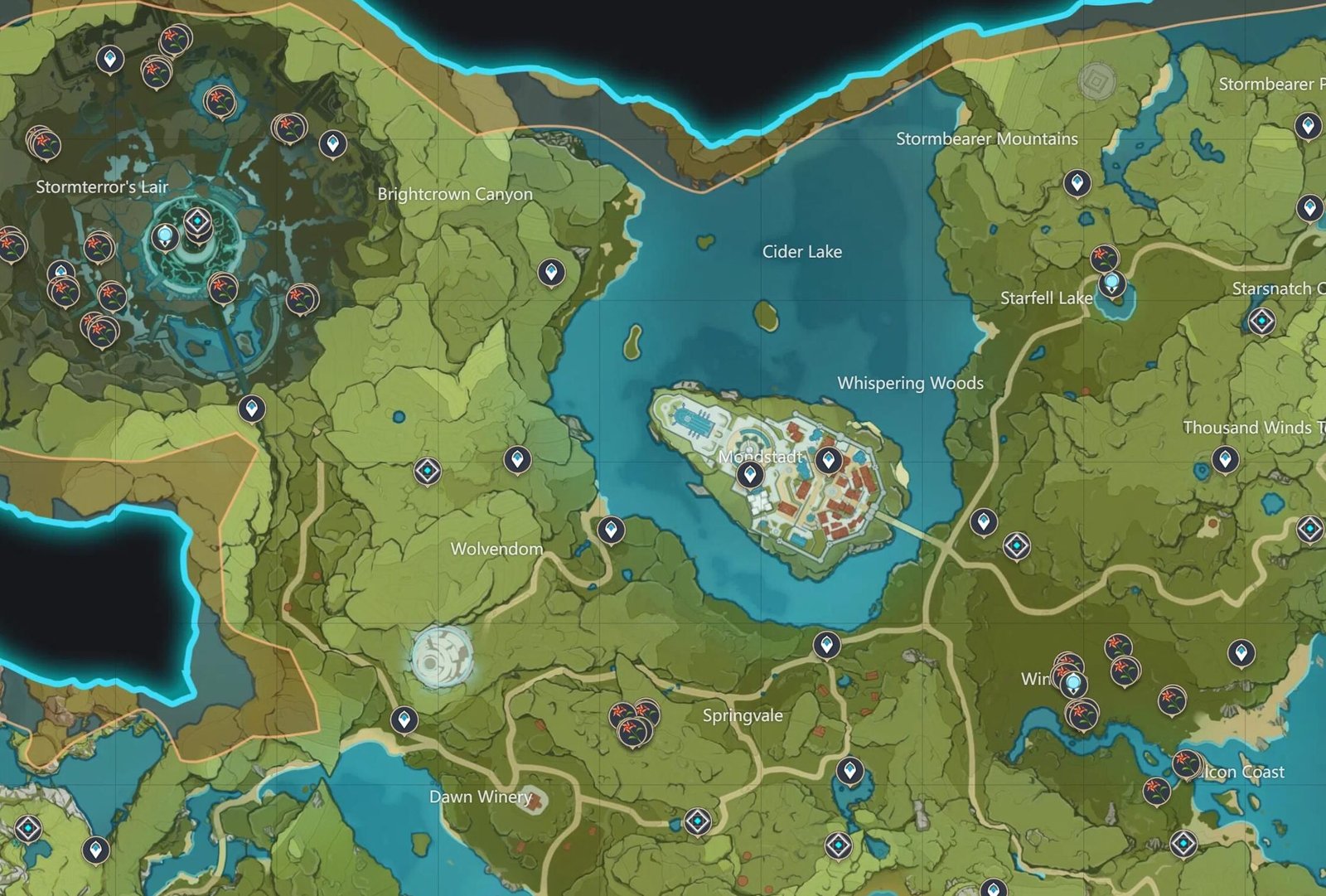Choose the waypoint on Mondstadt's name label

tap(750, 474)
